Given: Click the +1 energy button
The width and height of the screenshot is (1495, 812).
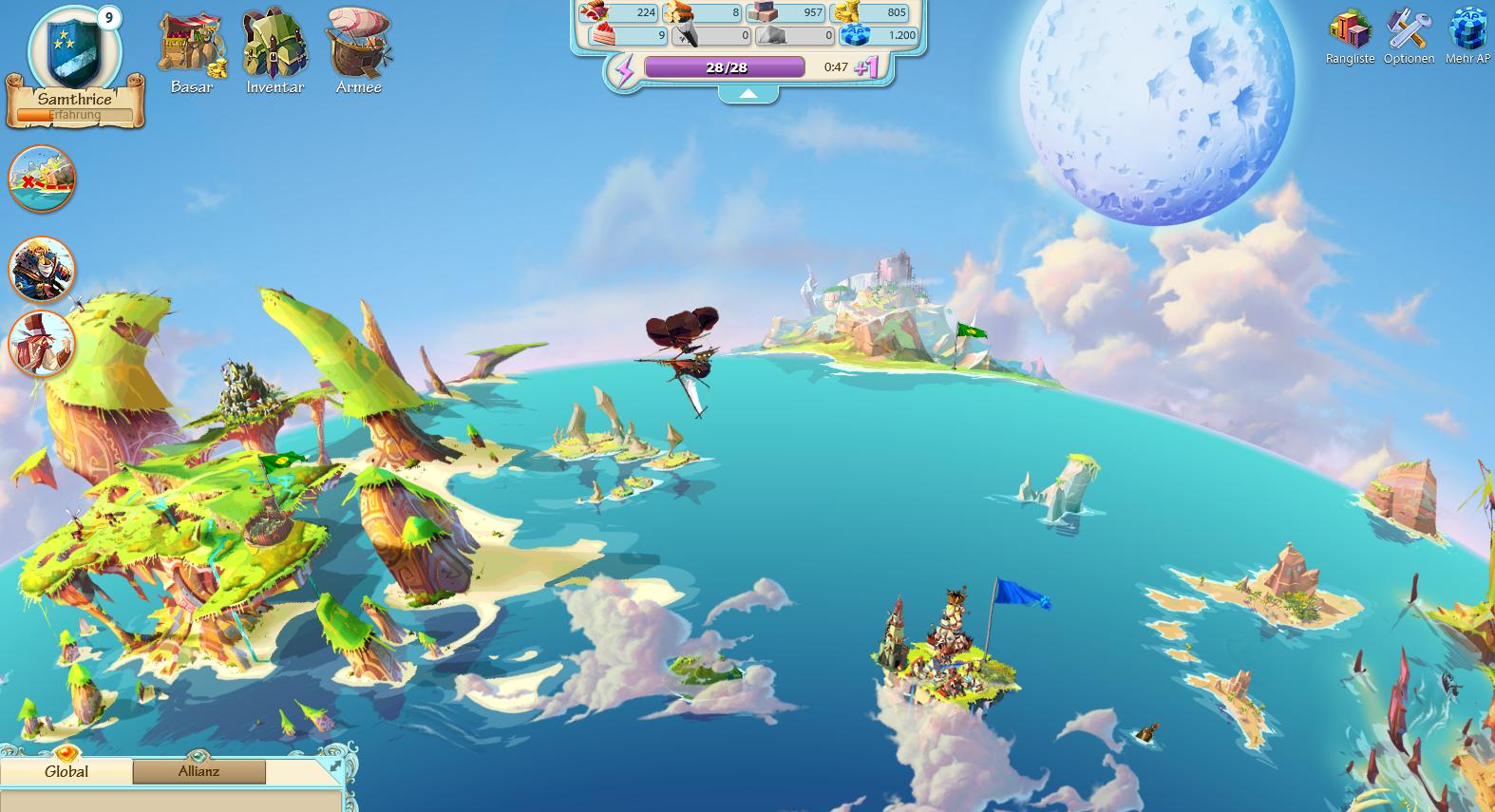Looking at the screenshot, I should coord(865,67).
